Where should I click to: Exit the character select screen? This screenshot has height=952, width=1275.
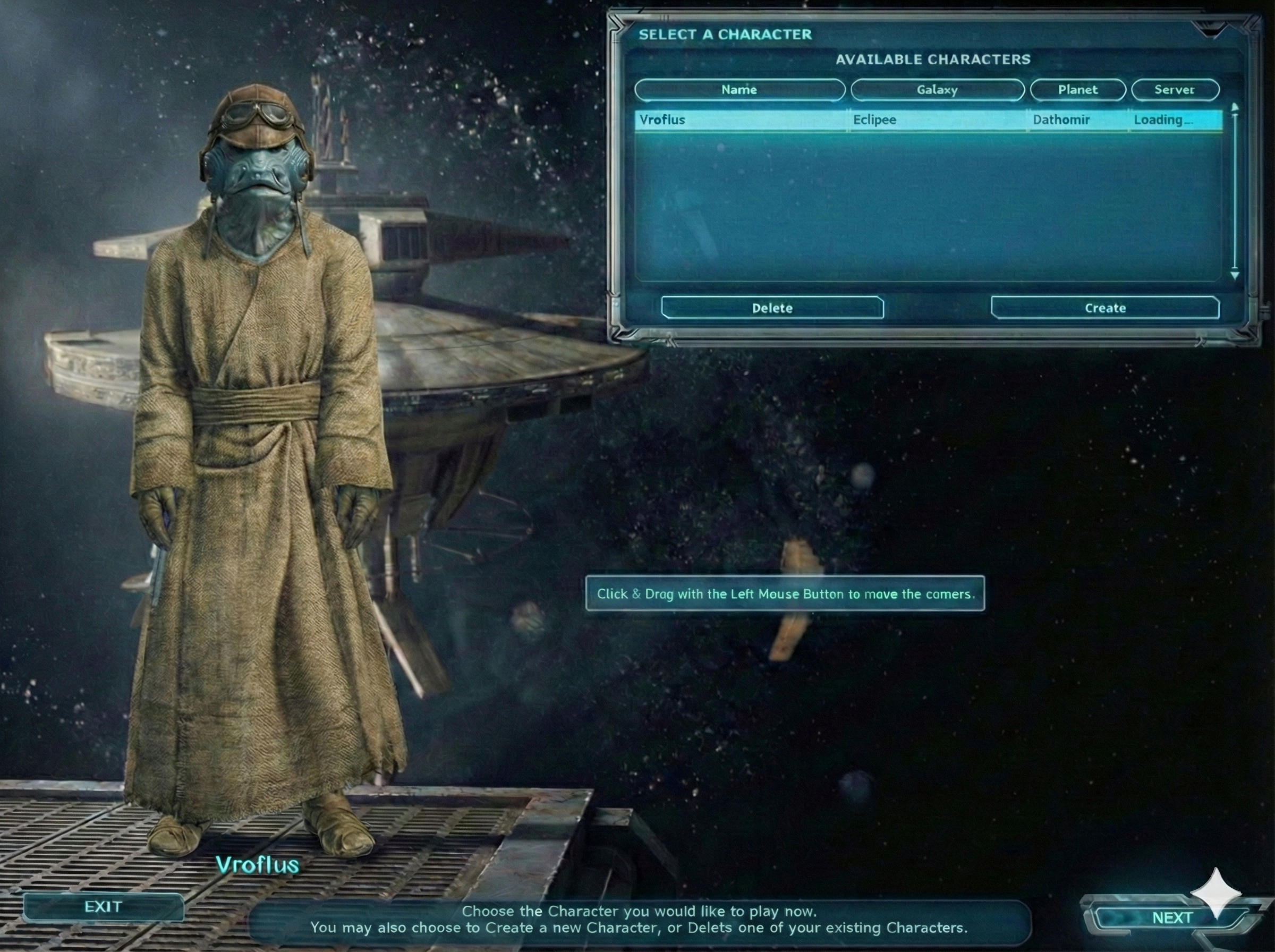[104, 907]
